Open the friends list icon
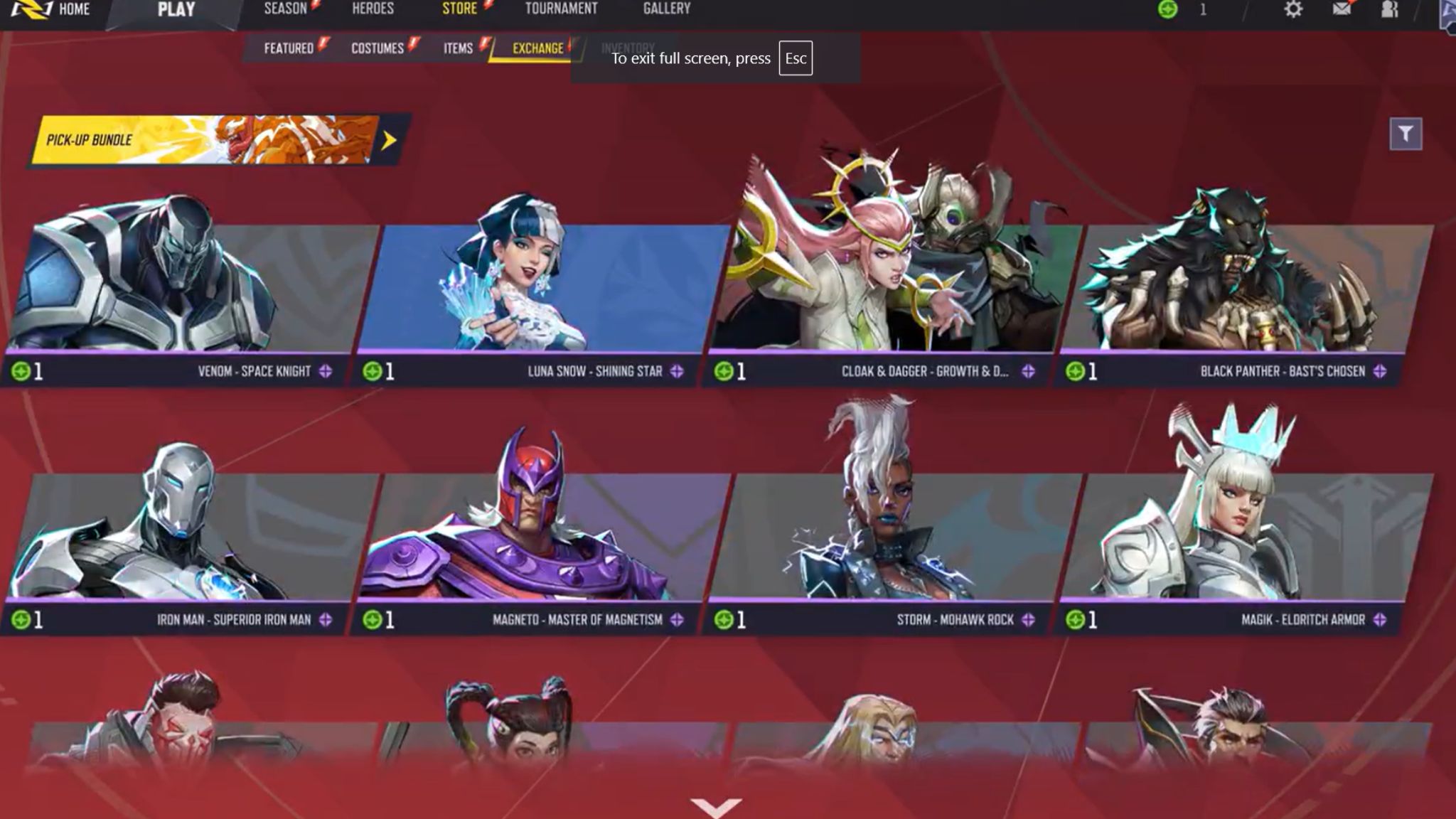 [1389, 10]
